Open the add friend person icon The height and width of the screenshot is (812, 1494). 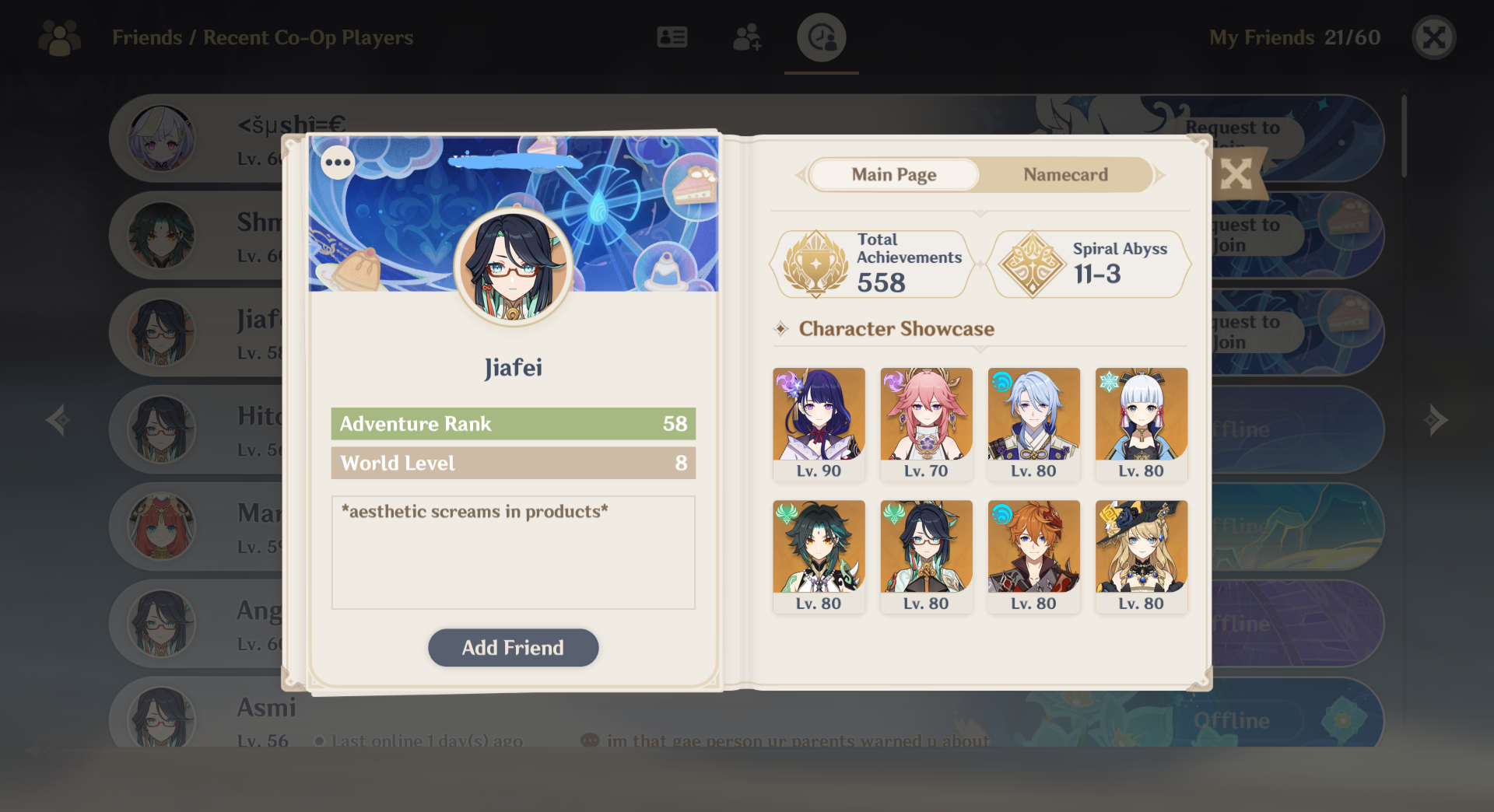(747, 37)
